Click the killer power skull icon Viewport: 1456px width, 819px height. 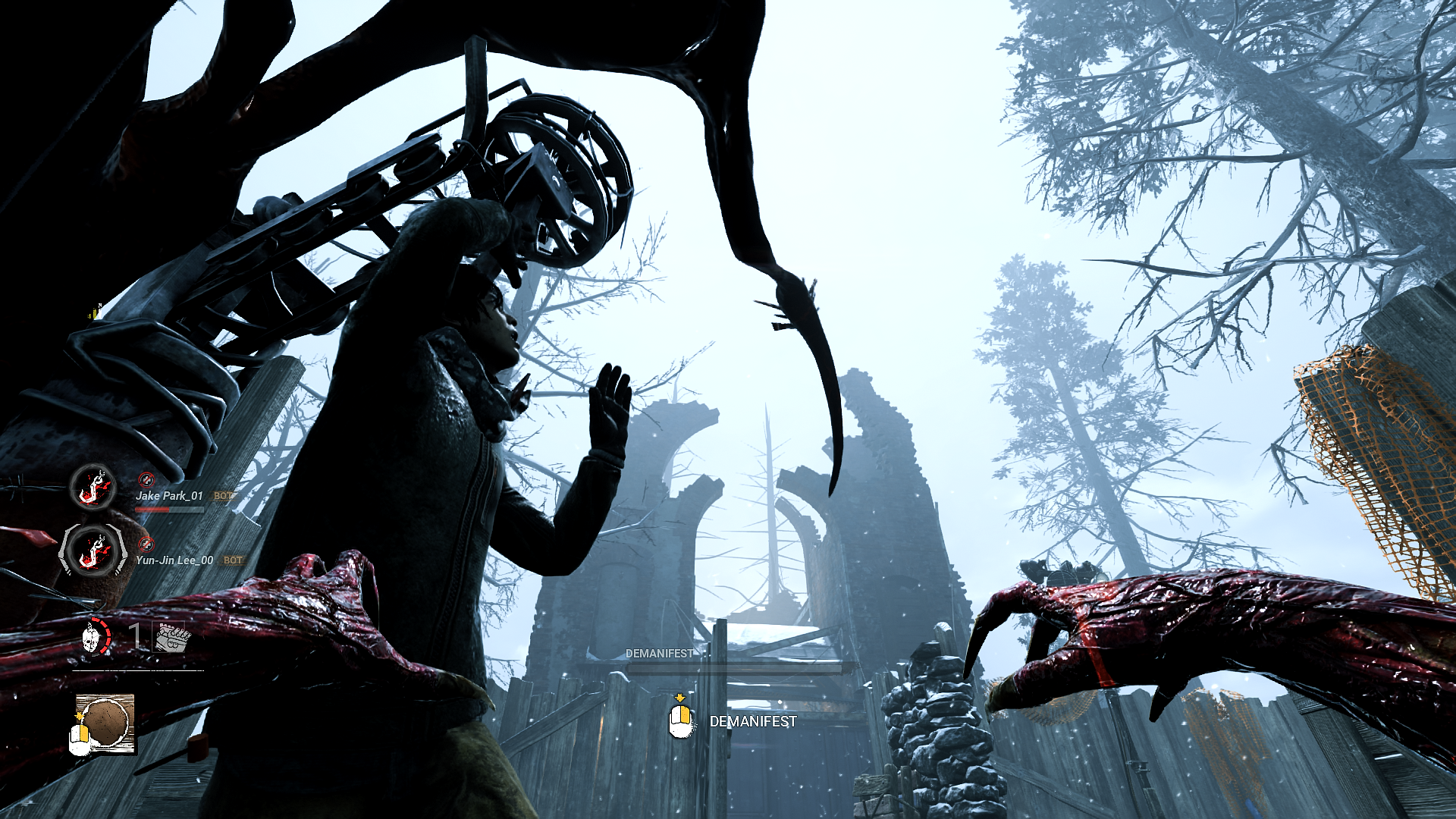(91, 639)
